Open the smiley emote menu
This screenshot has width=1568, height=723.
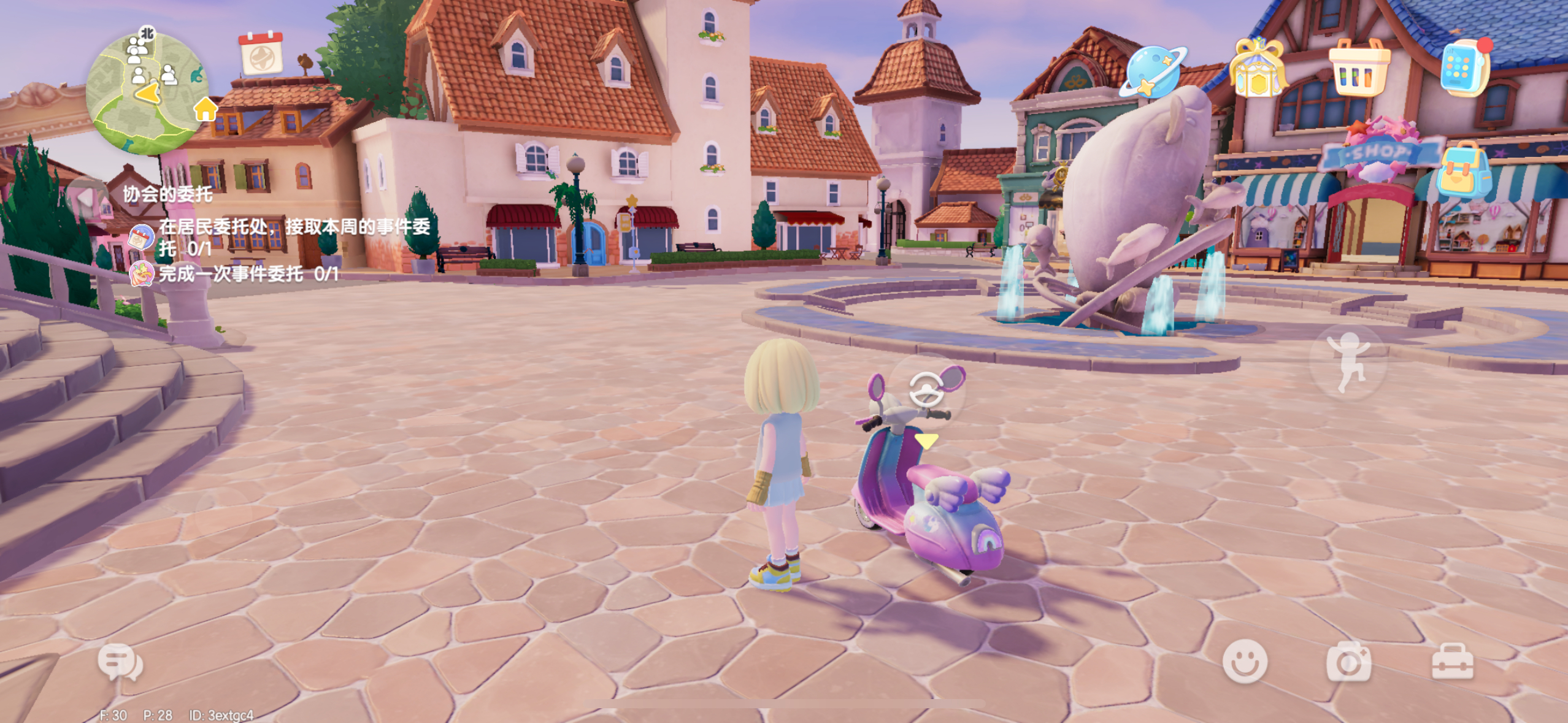pos(1245,661)
